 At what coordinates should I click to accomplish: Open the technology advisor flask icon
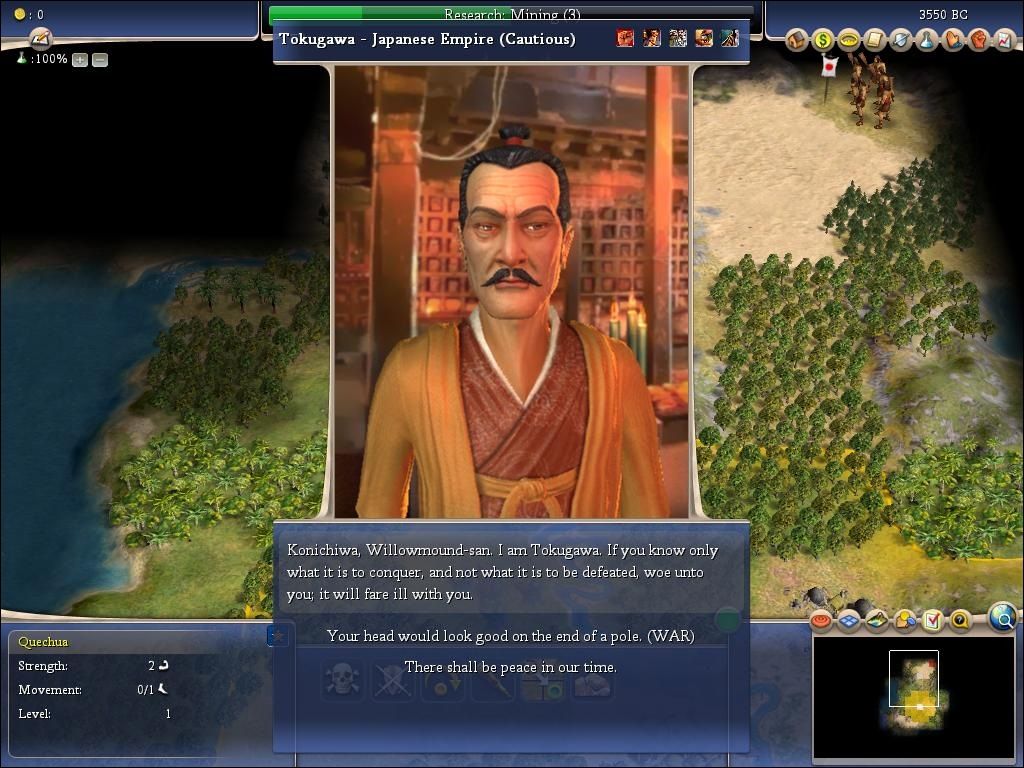click(927, 40)
